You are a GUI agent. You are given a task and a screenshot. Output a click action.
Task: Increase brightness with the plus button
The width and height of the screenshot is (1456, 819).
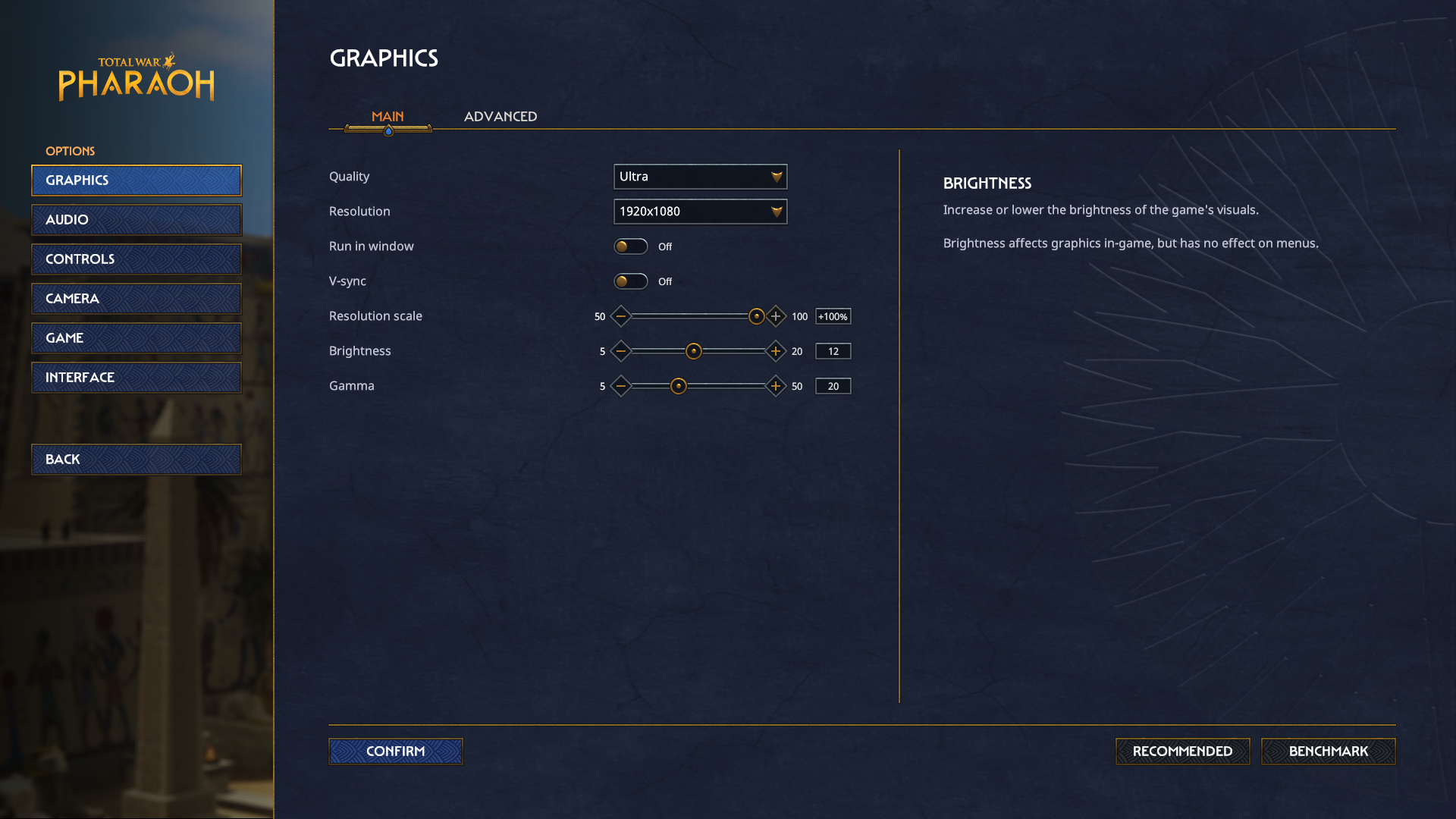click(x=776, y=351)
